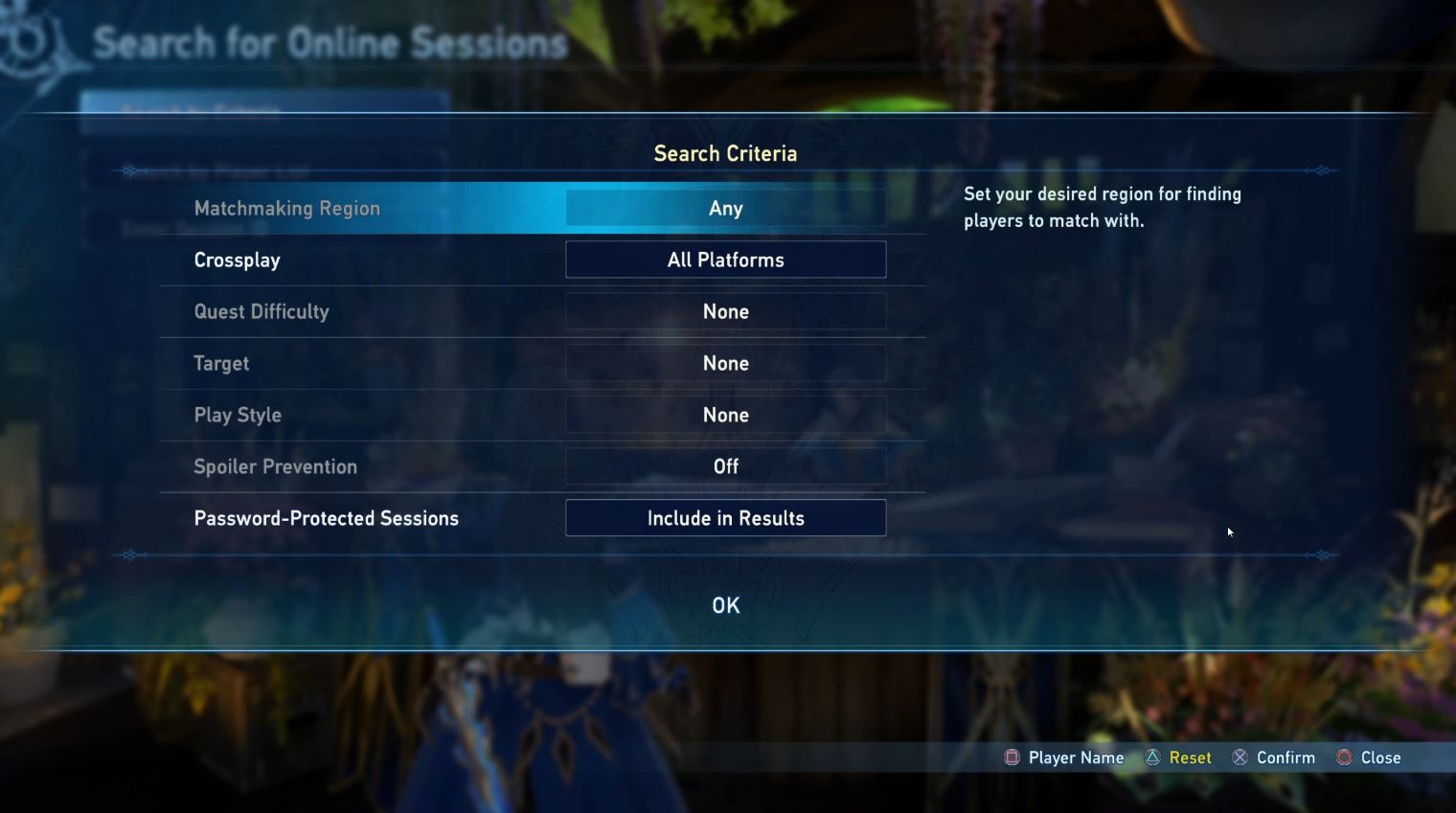Viewport: 1456px width, 813px height.
Task: Select the Search for Online Sessions header
Action: [x=330, y=42]
